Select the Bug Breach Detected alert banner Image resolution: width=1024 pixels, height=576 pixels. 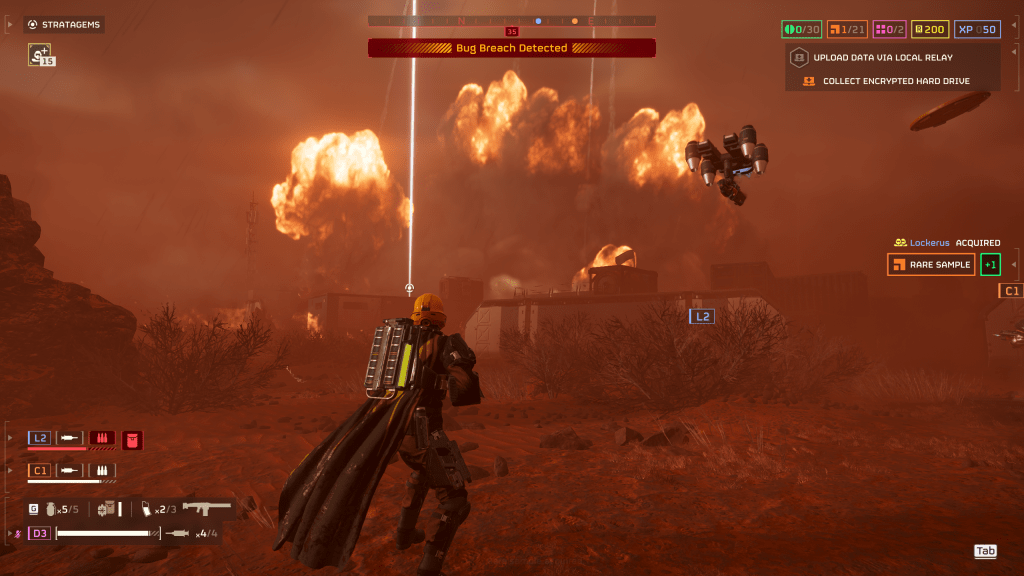pyautogui.click(x=512, y=48)
